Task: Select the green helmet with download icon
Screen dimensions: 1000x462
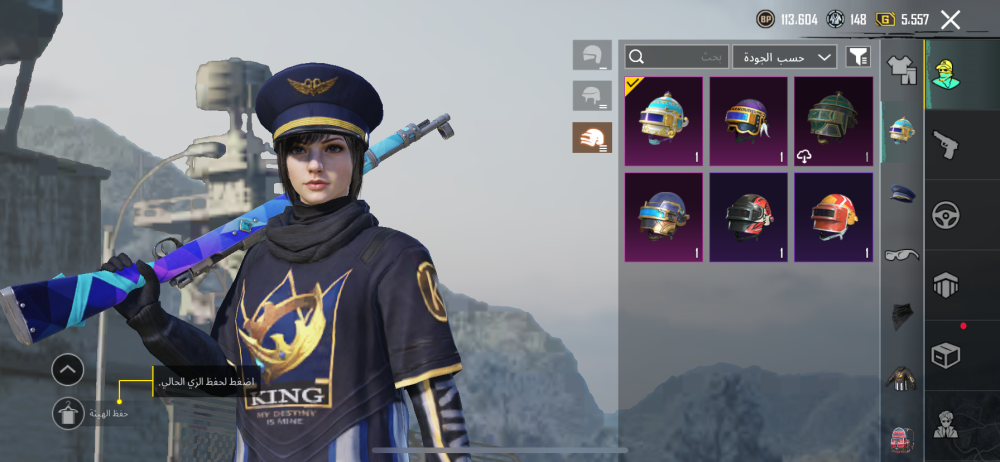Action: point(834,121)
